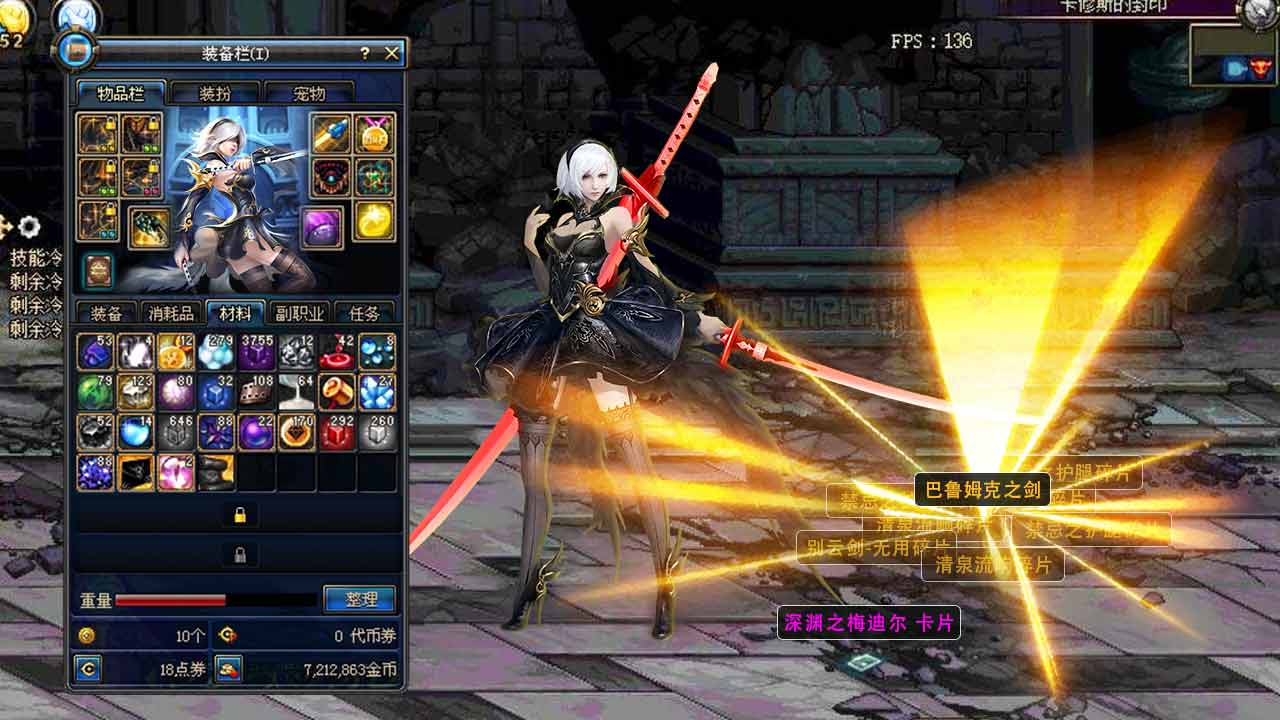Open the brown book icon under equipment

point(98,270)
